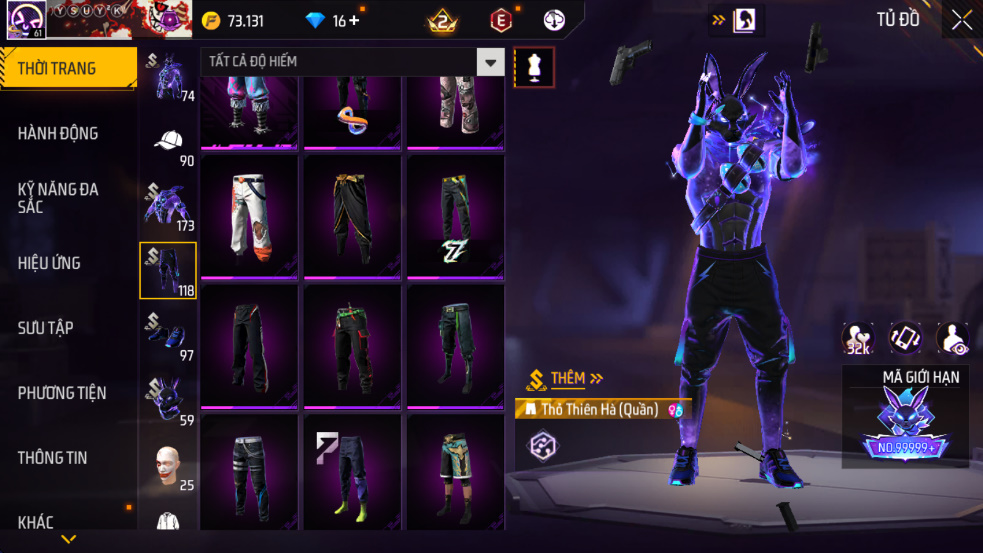Close the wardrobe with the X button
The height and width of the screenshot is (553, 983).
pyautogui.click(x=961, y=21)
